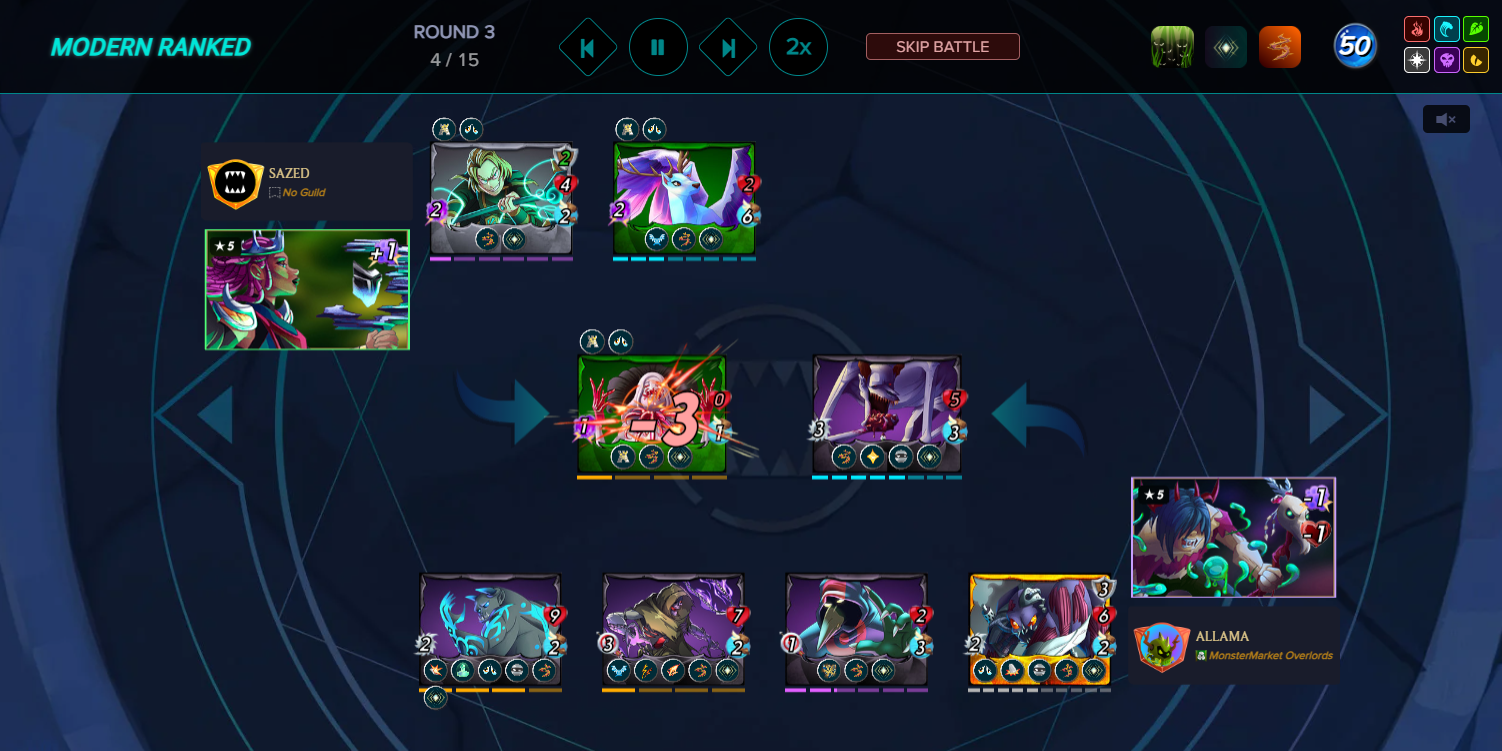Unmute the battle sound

1446,118
